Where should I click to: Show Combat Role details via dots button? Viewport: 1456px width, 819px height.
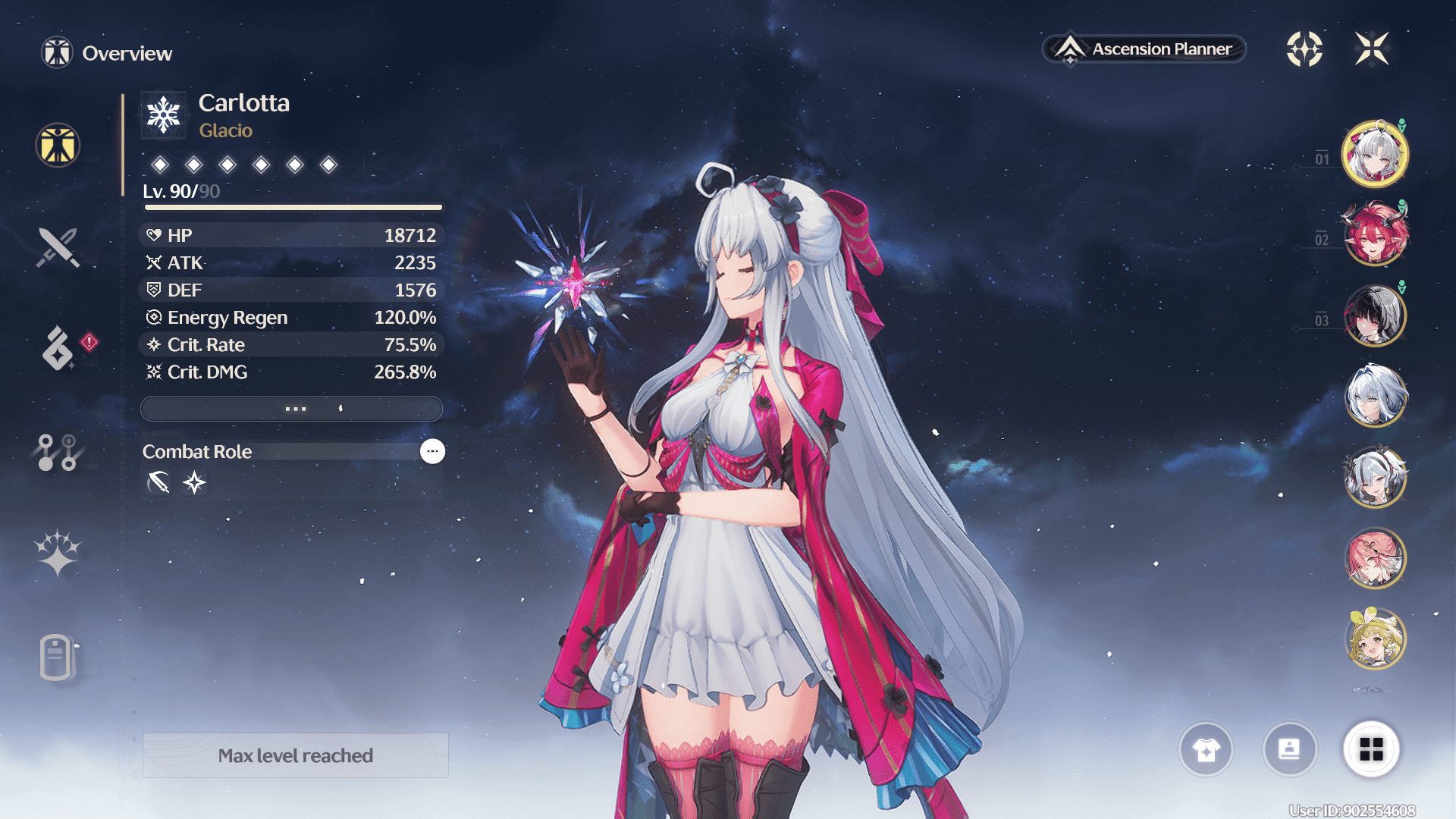(x=432, y=451)
